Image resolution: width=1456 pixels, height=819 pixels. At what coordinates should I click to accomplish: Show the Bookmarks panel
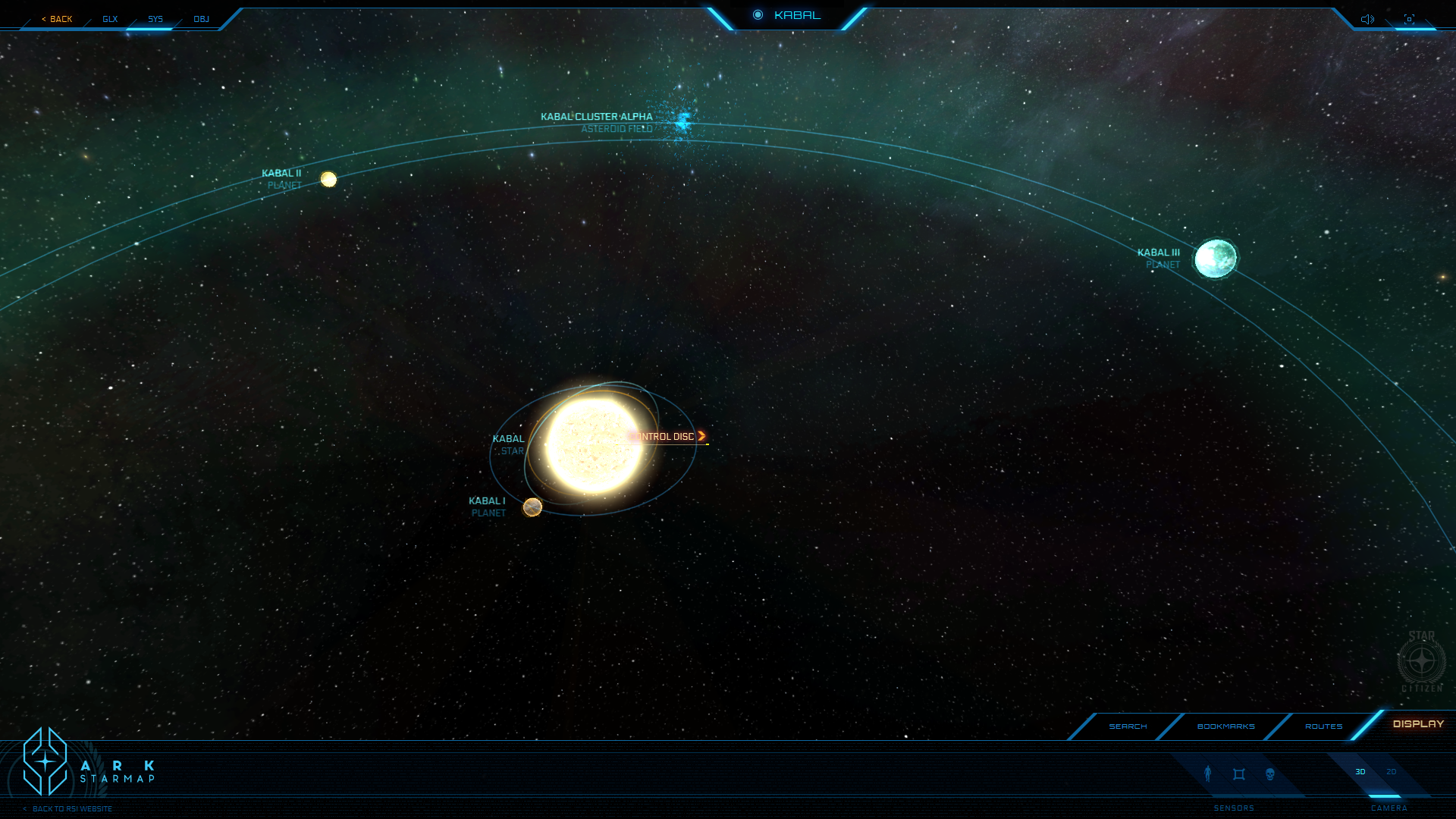(x=1225, y=726)
